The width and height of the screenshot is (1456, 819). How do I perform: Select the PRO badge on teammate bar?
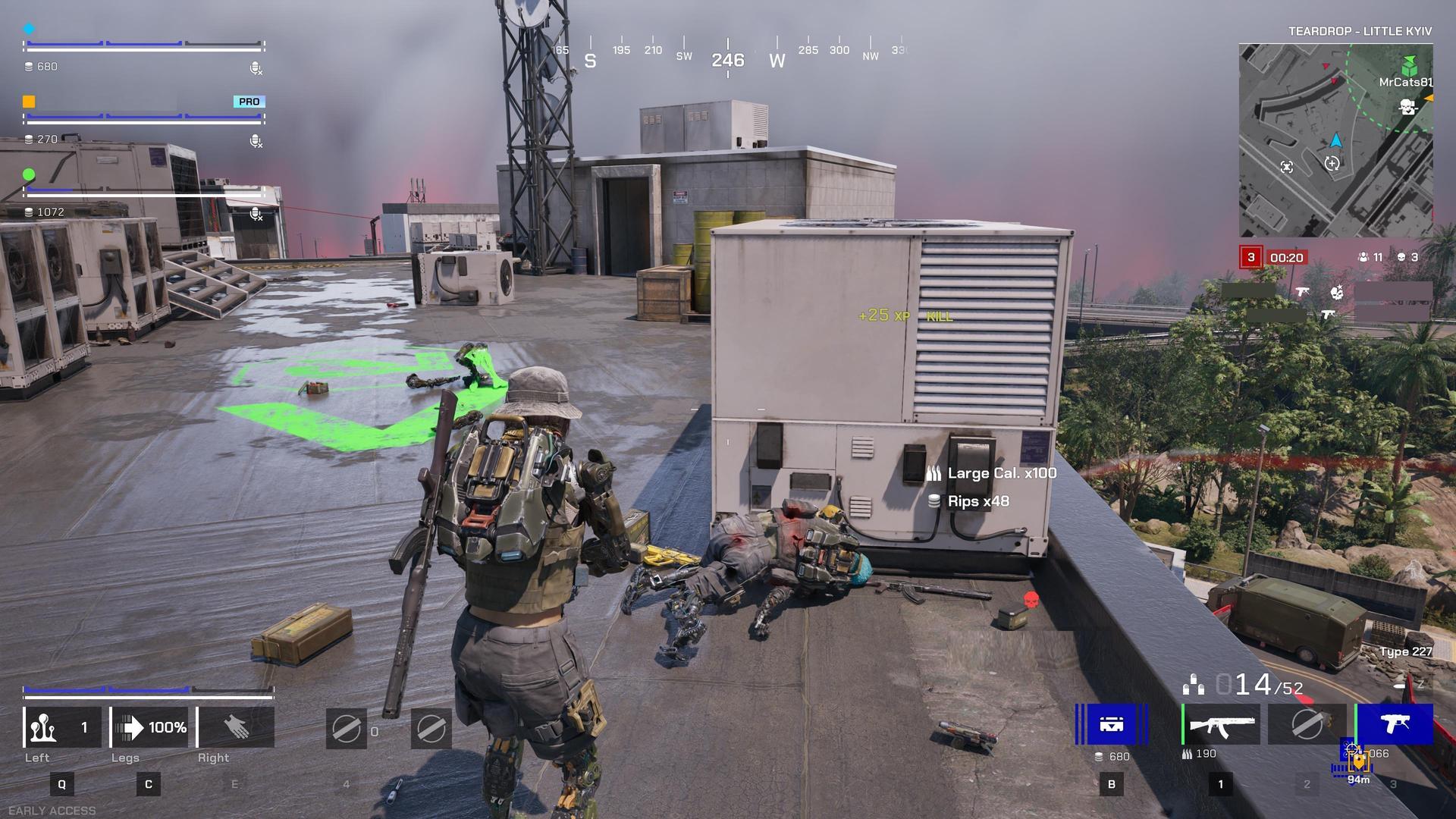click(248, 101)
